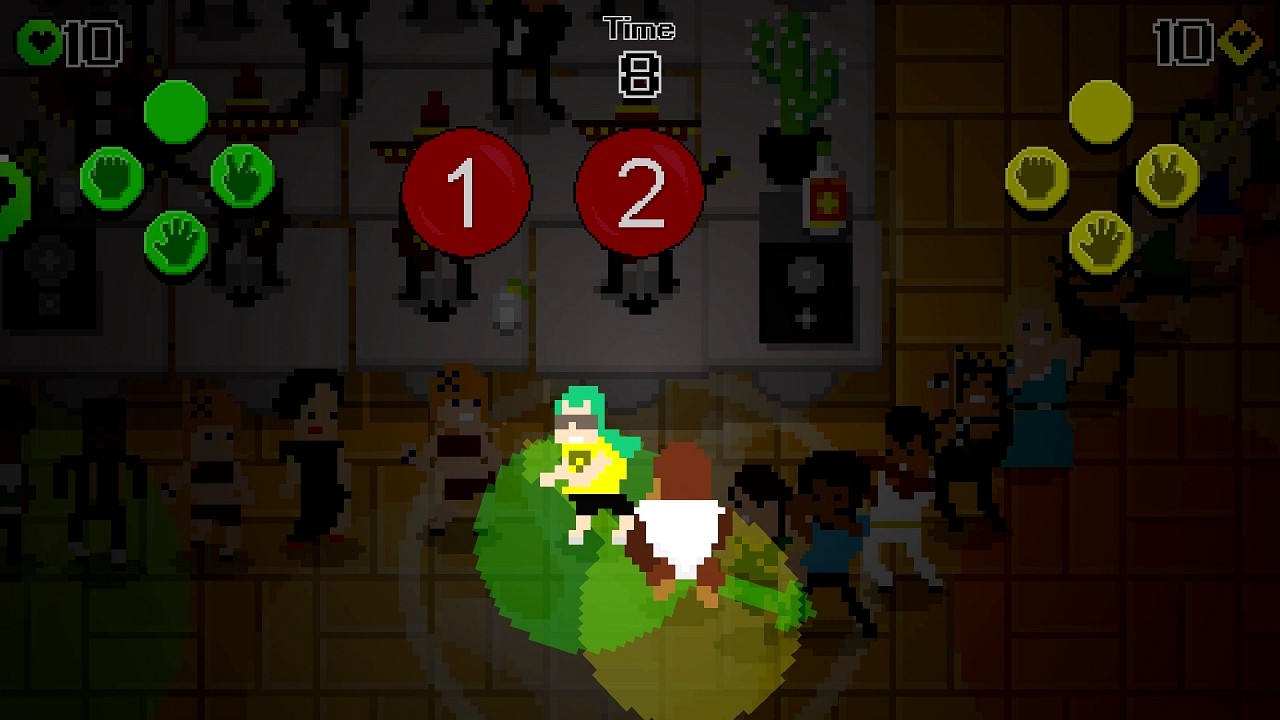
Task: Tap the yellow open-hand paper button
Action: (x=1101, y=240)
